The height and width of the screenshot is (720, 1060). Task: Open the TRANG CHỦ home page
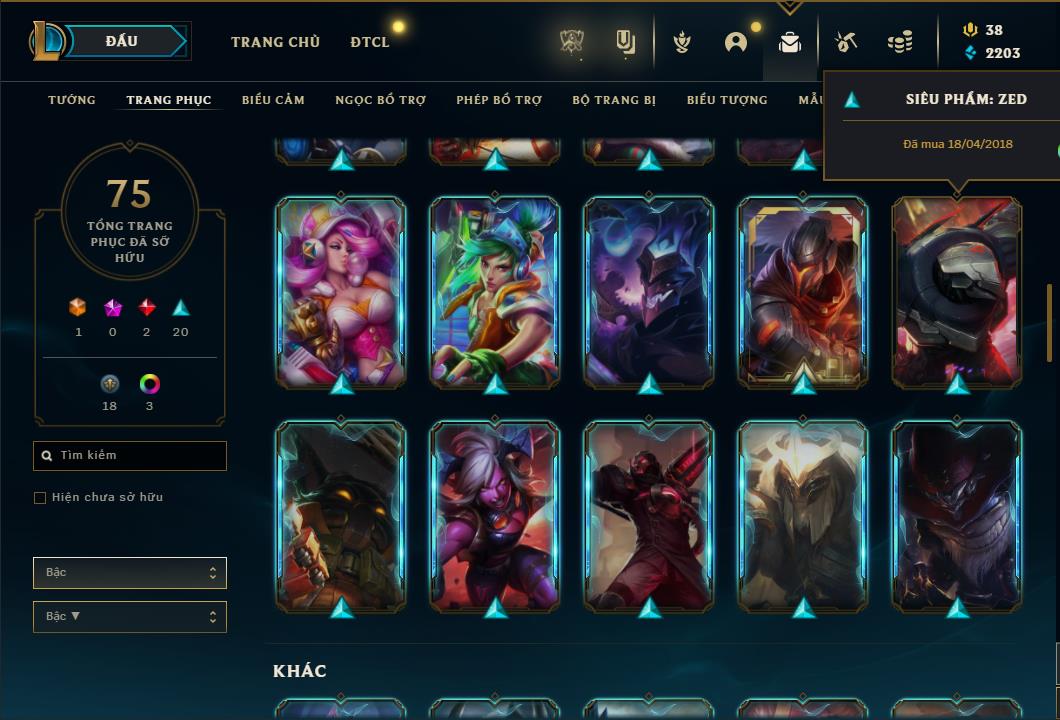pos(275,42)
